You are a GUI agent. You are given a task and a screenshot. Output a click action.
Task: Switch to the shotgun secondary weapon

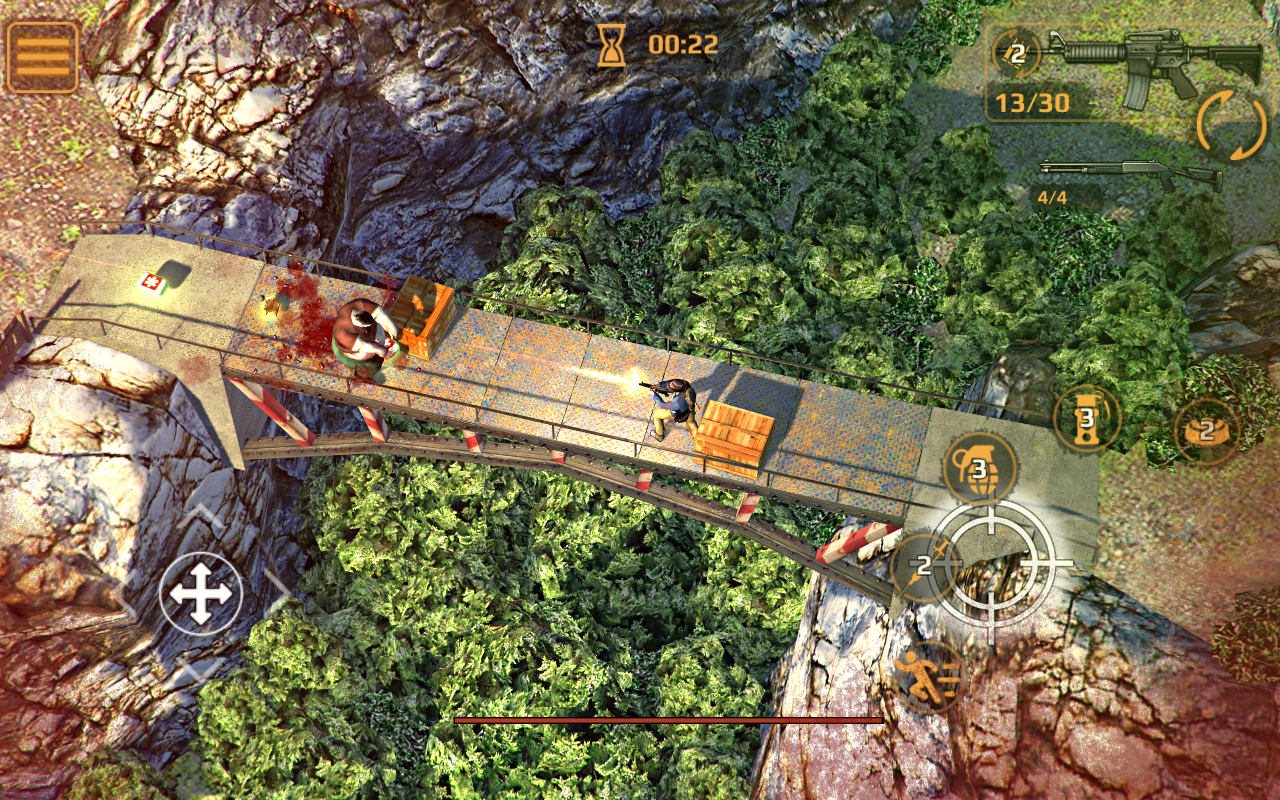(1130, 174)
